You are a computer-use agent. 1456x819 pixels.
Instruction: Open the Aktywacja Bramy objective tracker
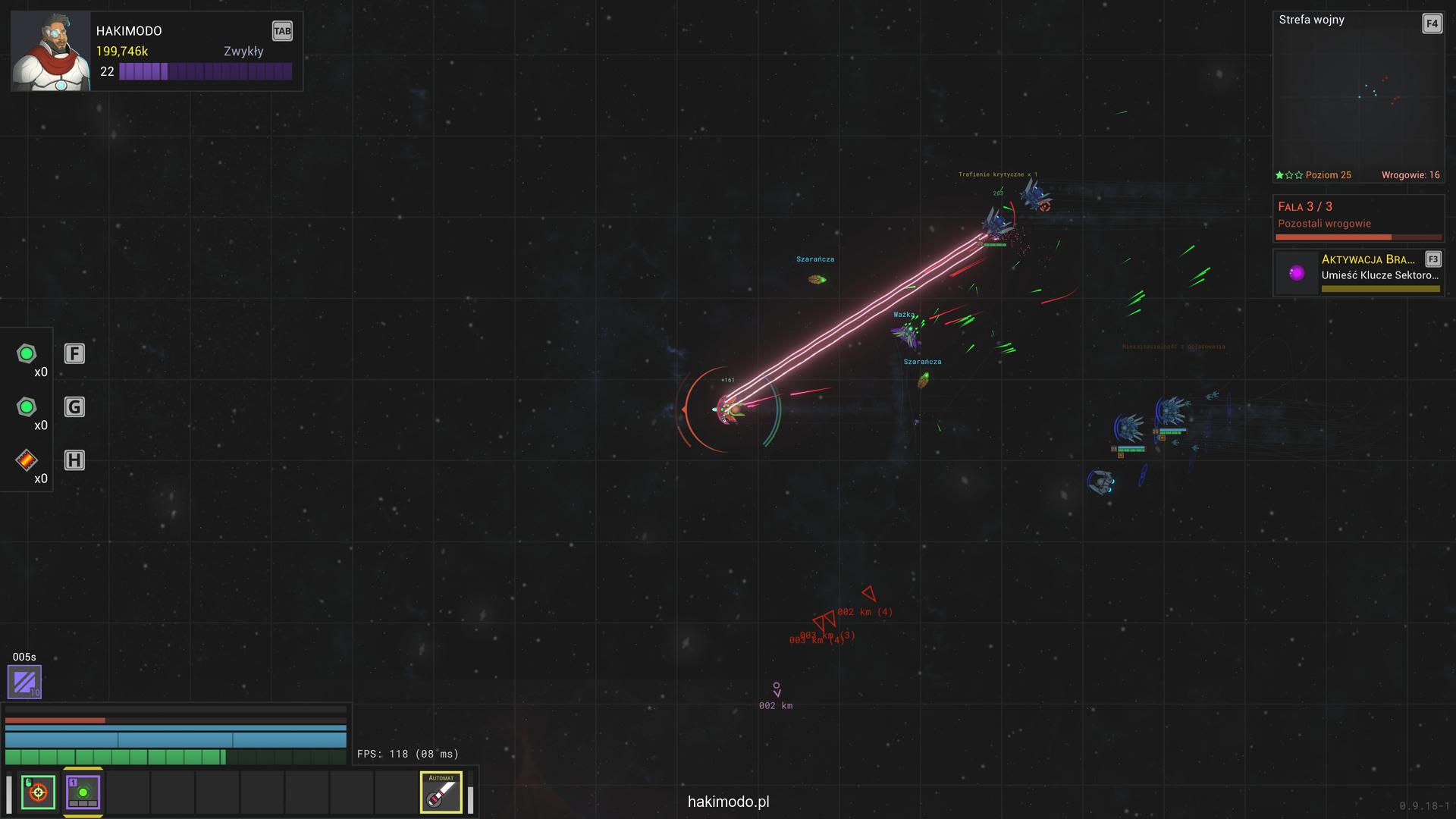coord(1358,273)
